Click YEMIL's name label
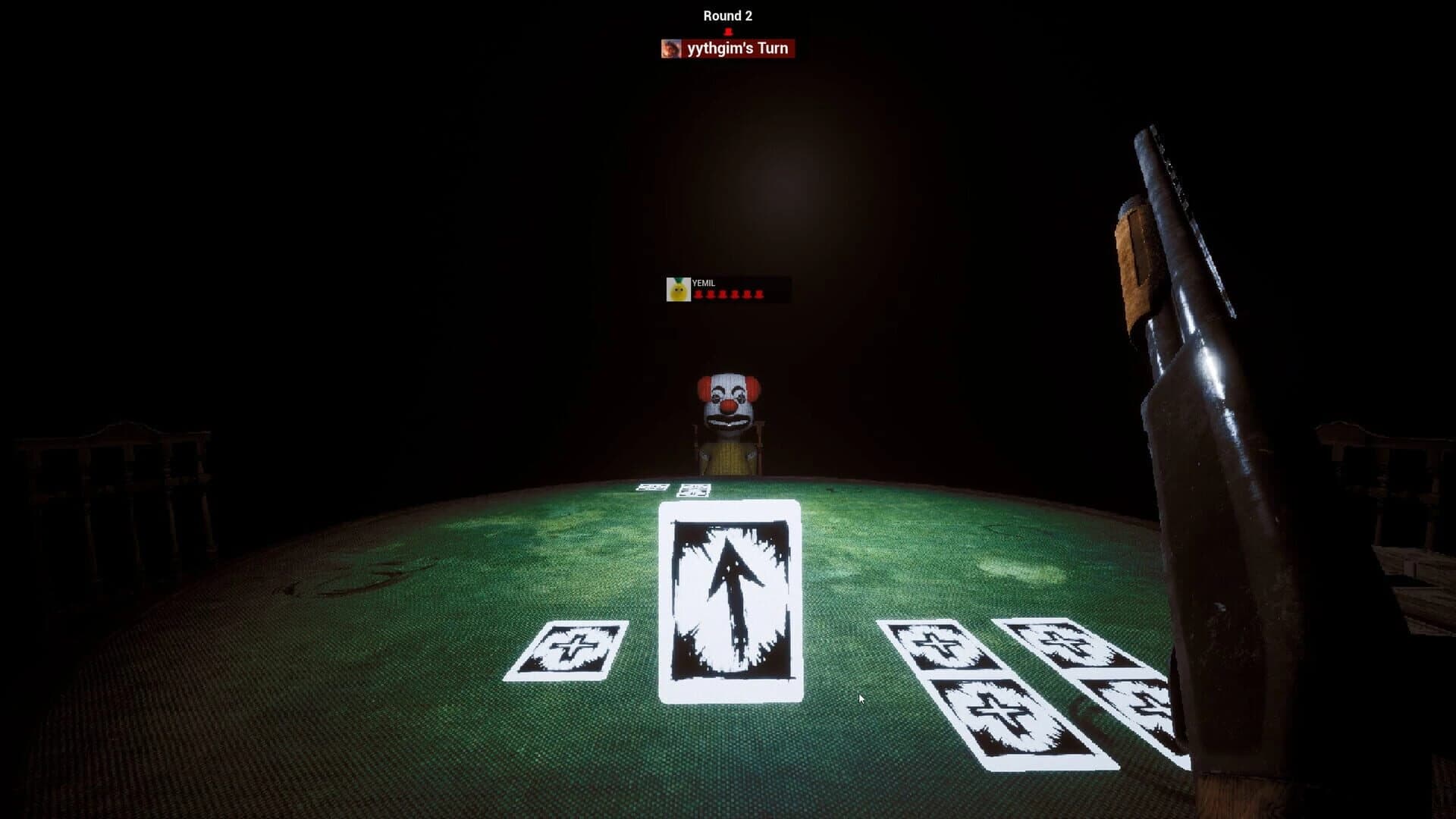Screen dimensions: 1456x819 click(x=704, y=284)
